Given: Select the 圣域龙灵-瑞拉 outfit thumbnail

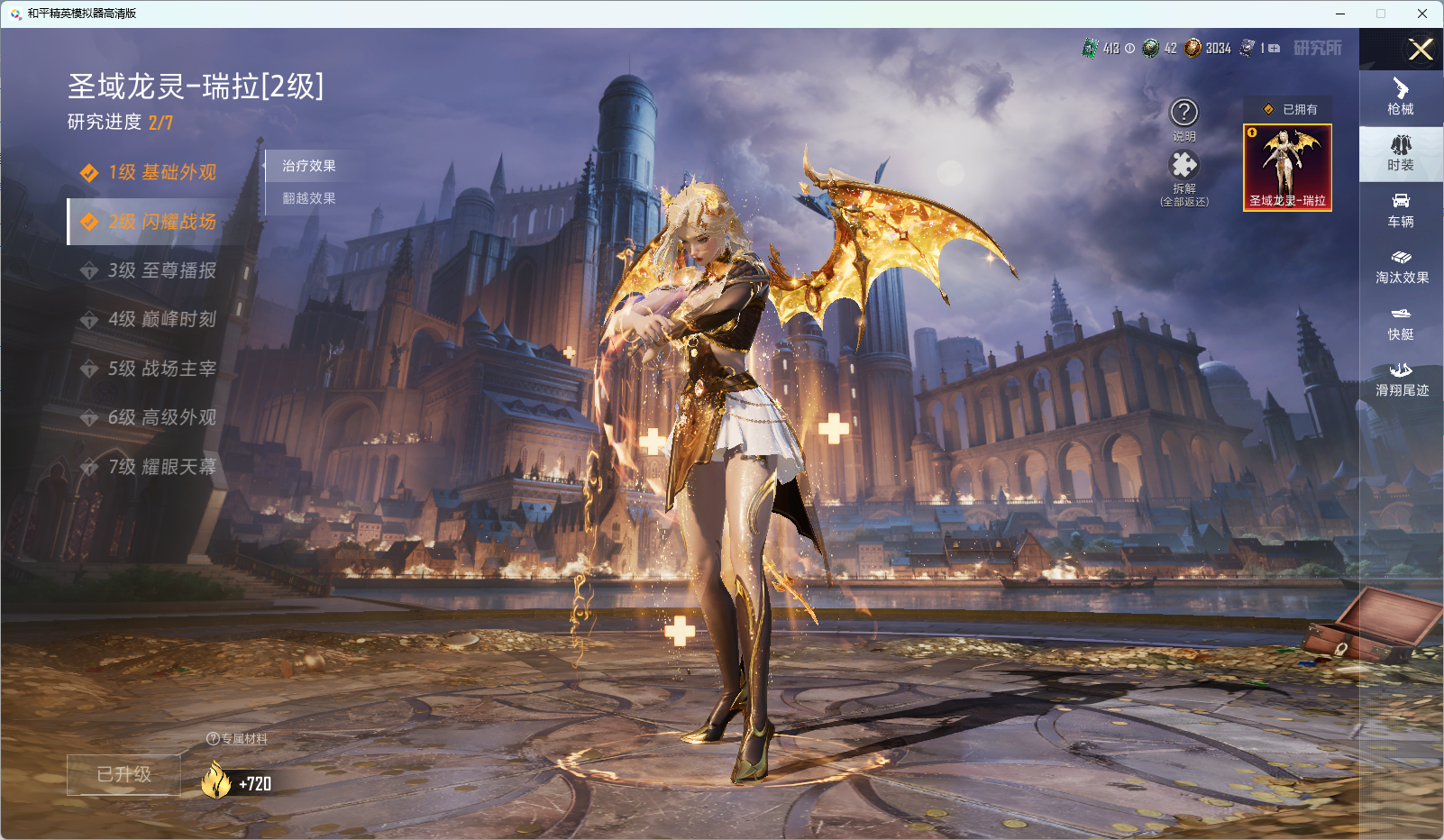Looking at the screenshot, I should [x=1287, y=168].
